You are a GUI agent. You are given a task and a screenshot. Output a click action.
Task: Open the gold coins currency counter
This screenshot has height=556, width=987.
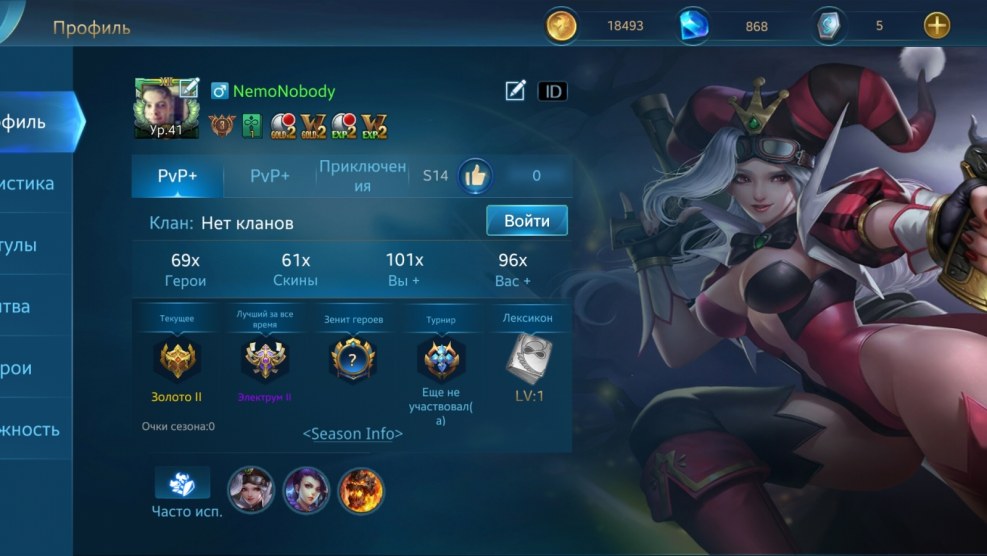point(600,26)
